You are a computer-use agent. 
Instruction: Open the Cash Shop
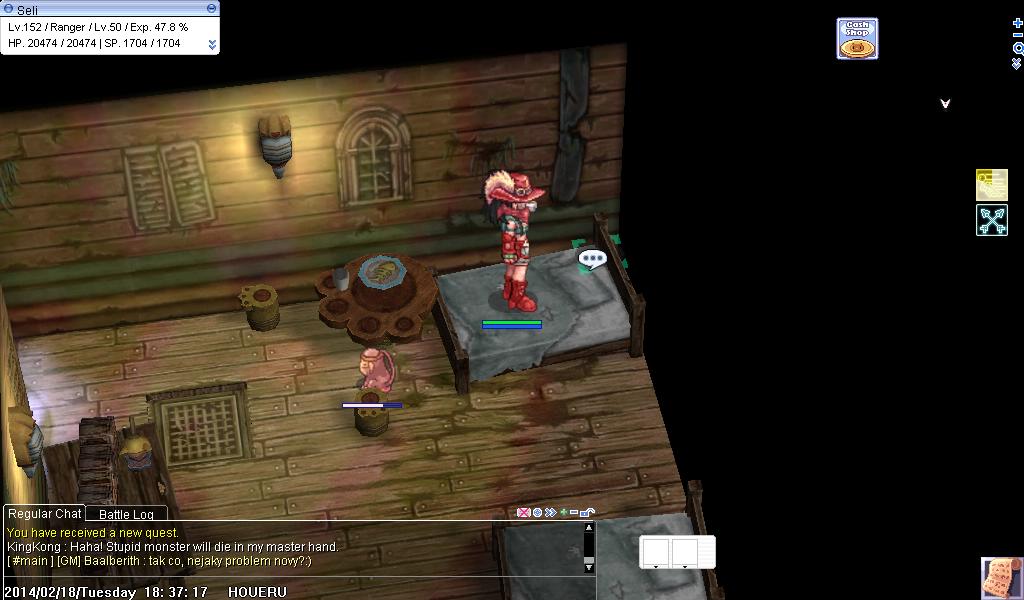tap(857, 39)
